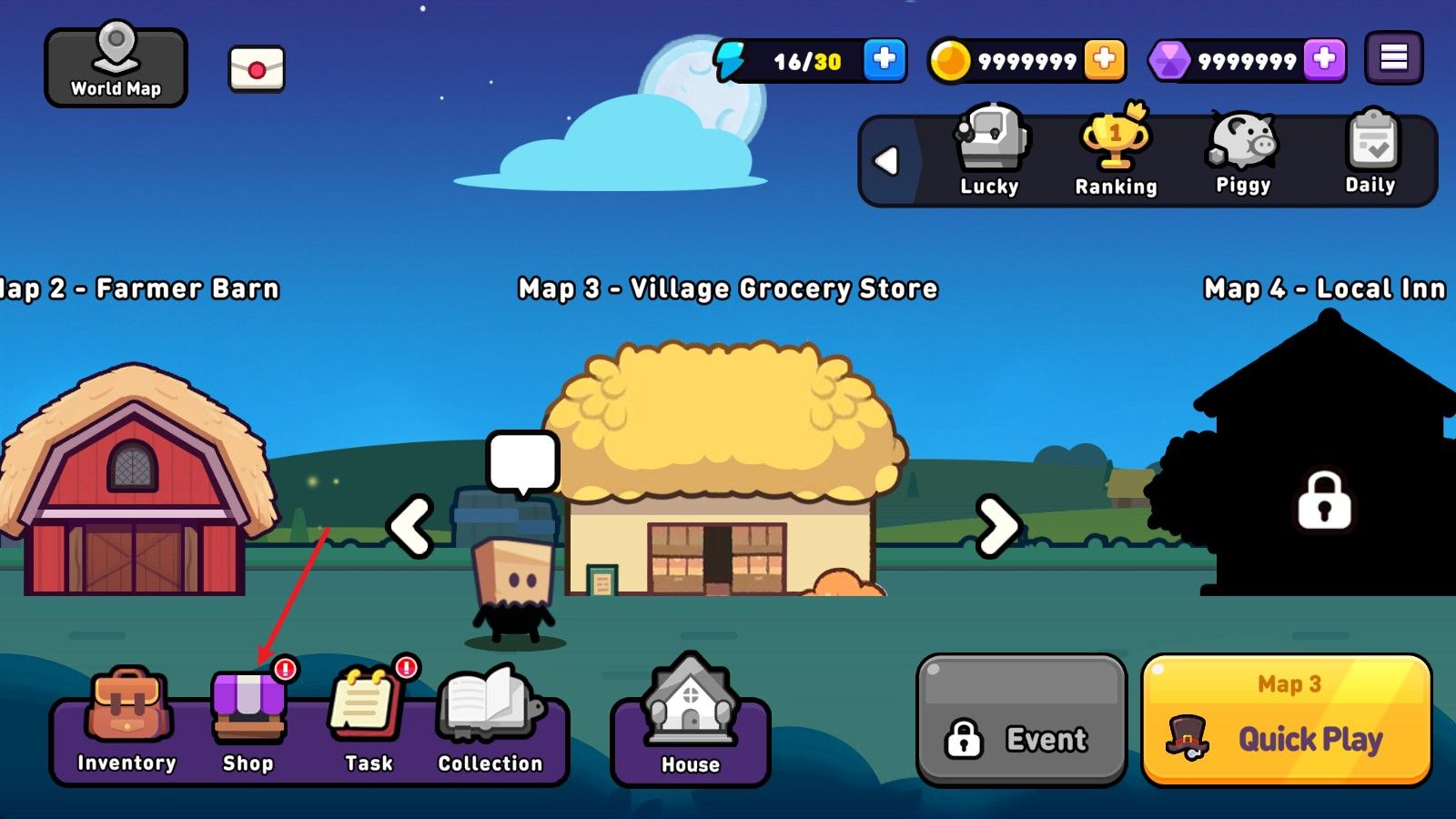Image resolution: width=1456 pixels, height=819 pixels.
Task: Collapse the event bar with the left triangle
Action: click(886, 161)
